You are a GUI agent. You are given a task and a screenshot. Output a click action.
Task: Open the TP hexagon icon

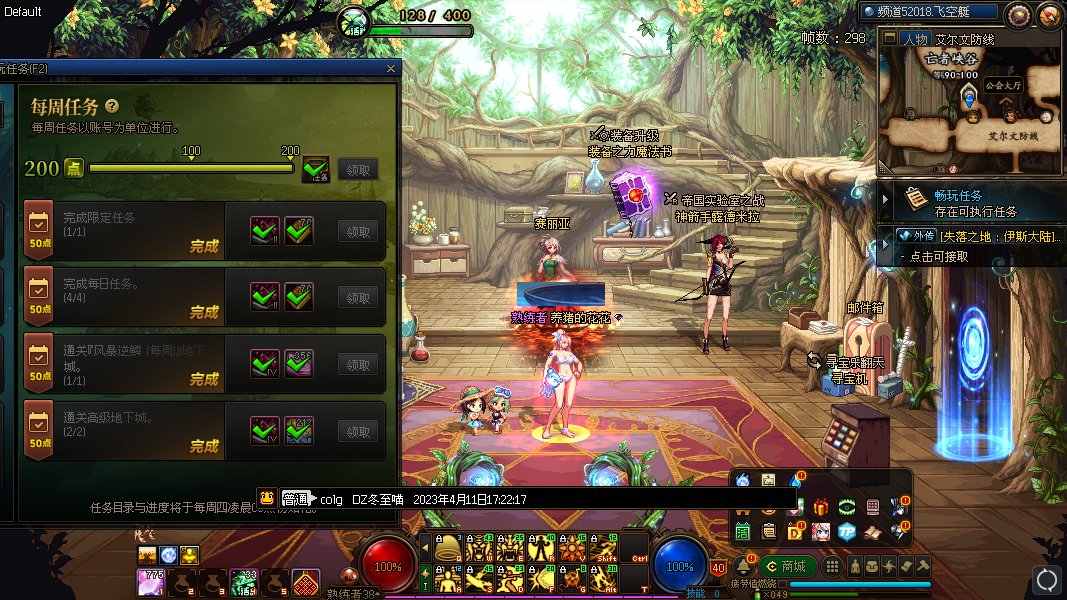[x=847, y=530]
